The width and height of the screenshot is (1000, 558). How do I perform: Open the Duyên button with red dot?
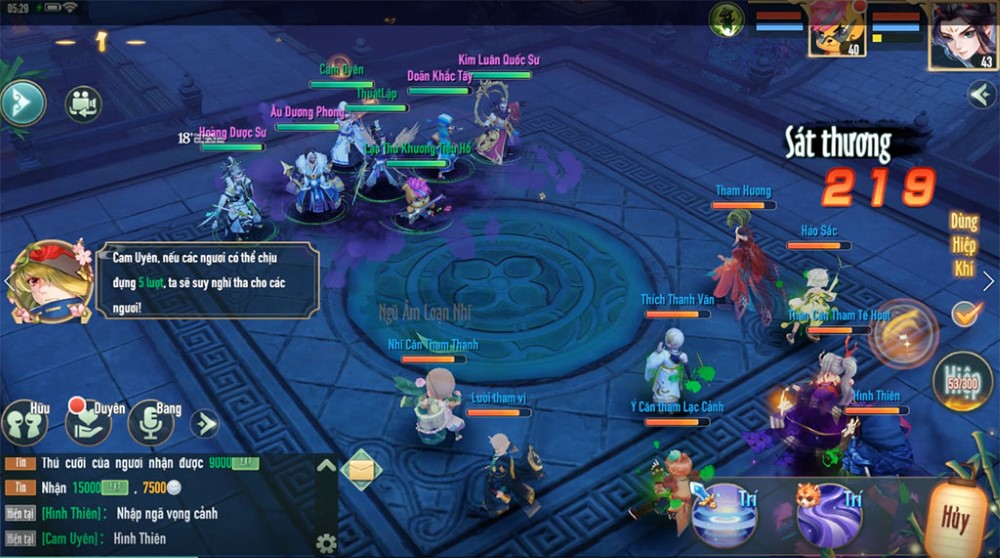(x=88, y=422)
